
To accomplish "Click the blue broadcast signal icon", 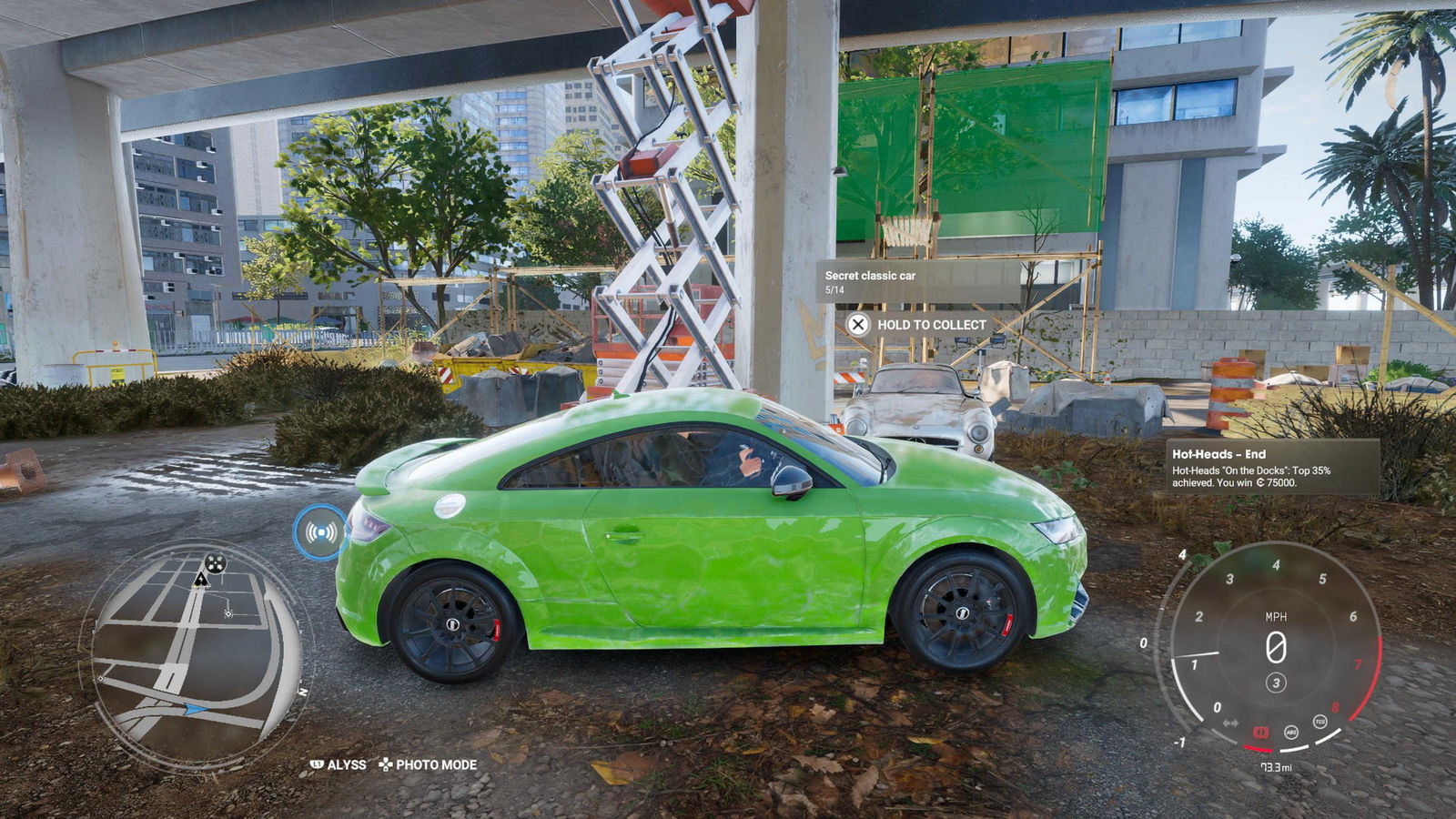I will pos(319,532).
